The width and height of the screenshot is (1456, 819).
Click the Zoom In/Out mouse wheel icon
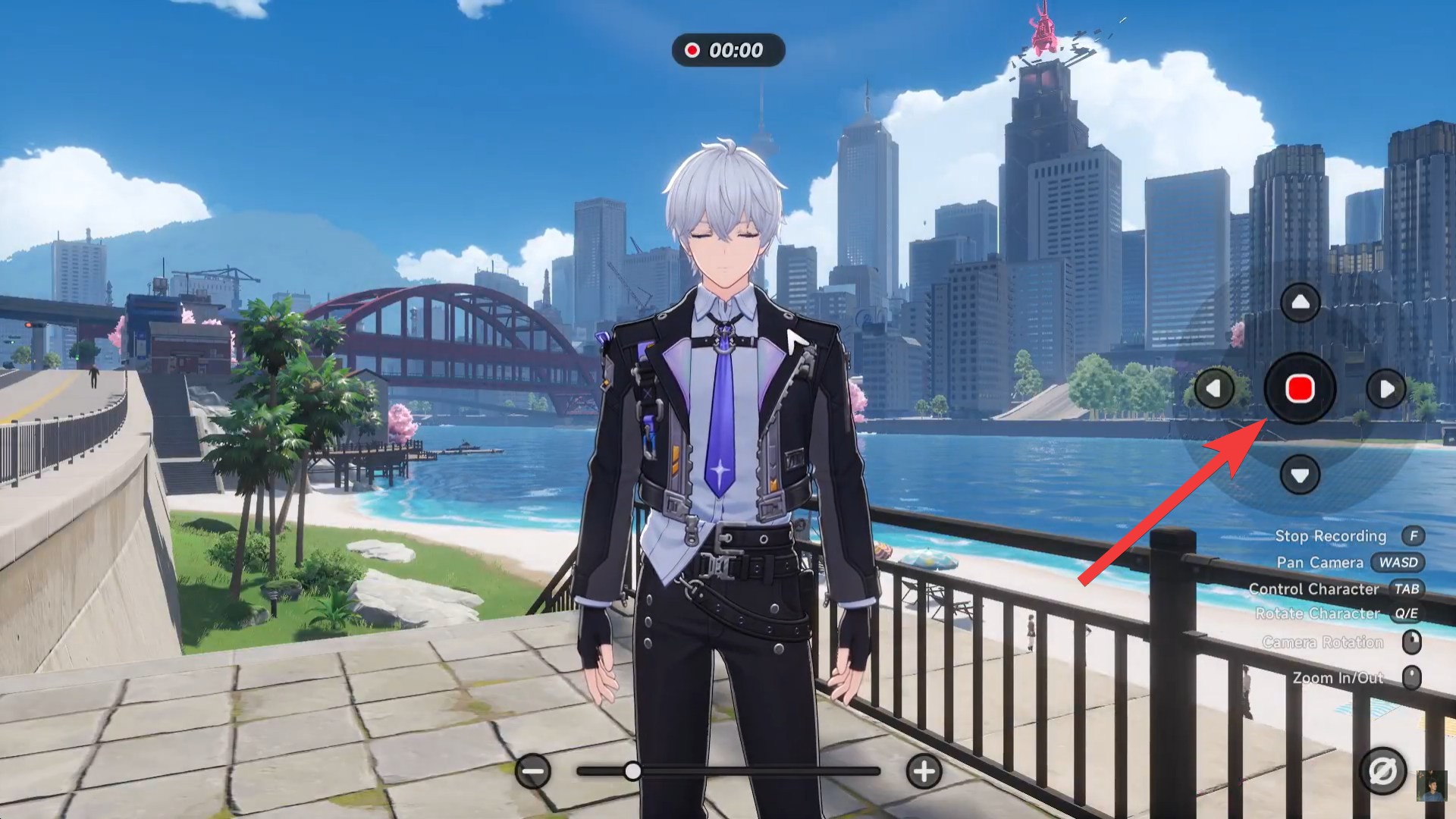click(1412, 677)
